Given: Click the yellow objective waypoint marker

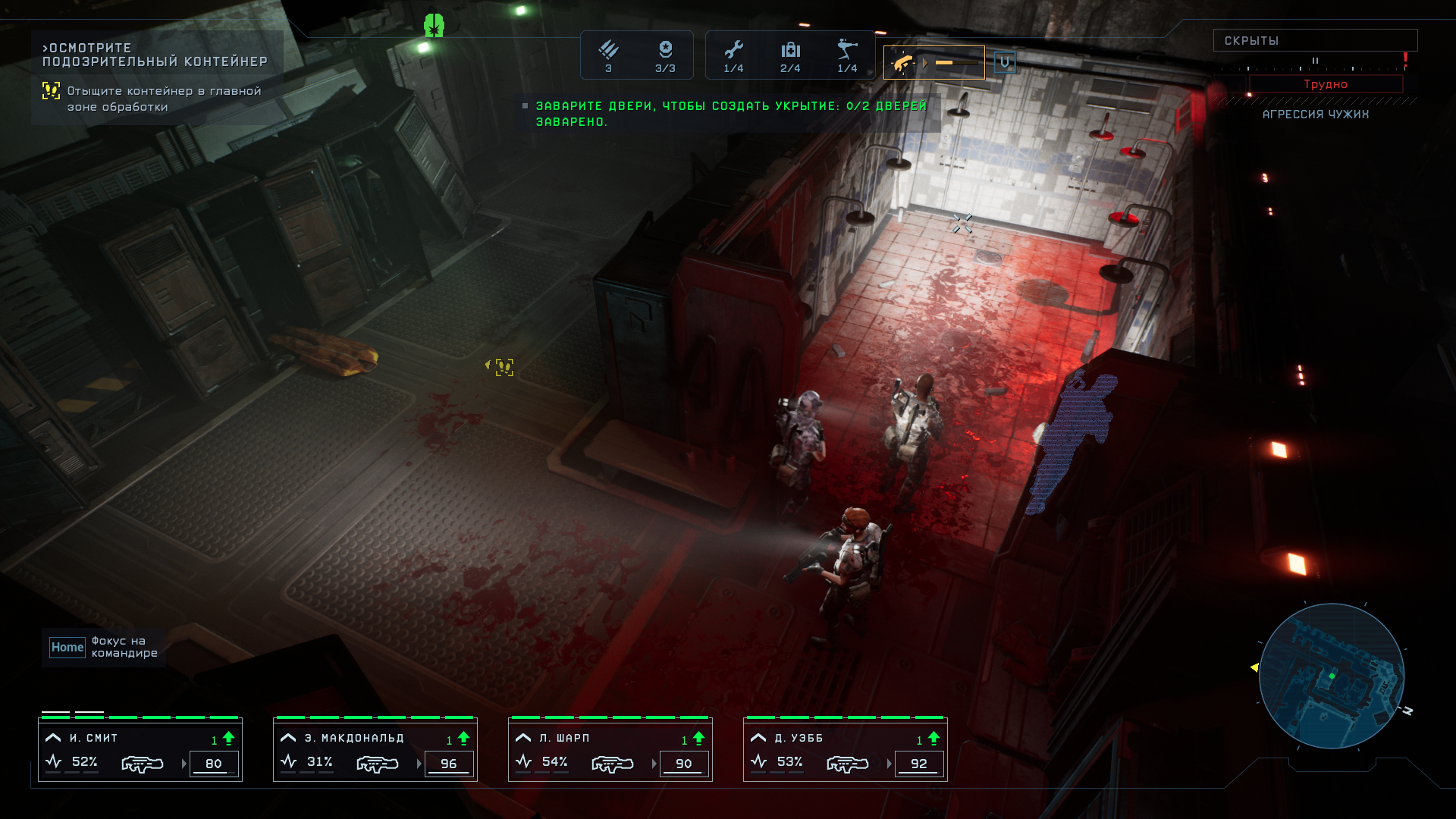Looking at the screenshot, I should point(504,367).
